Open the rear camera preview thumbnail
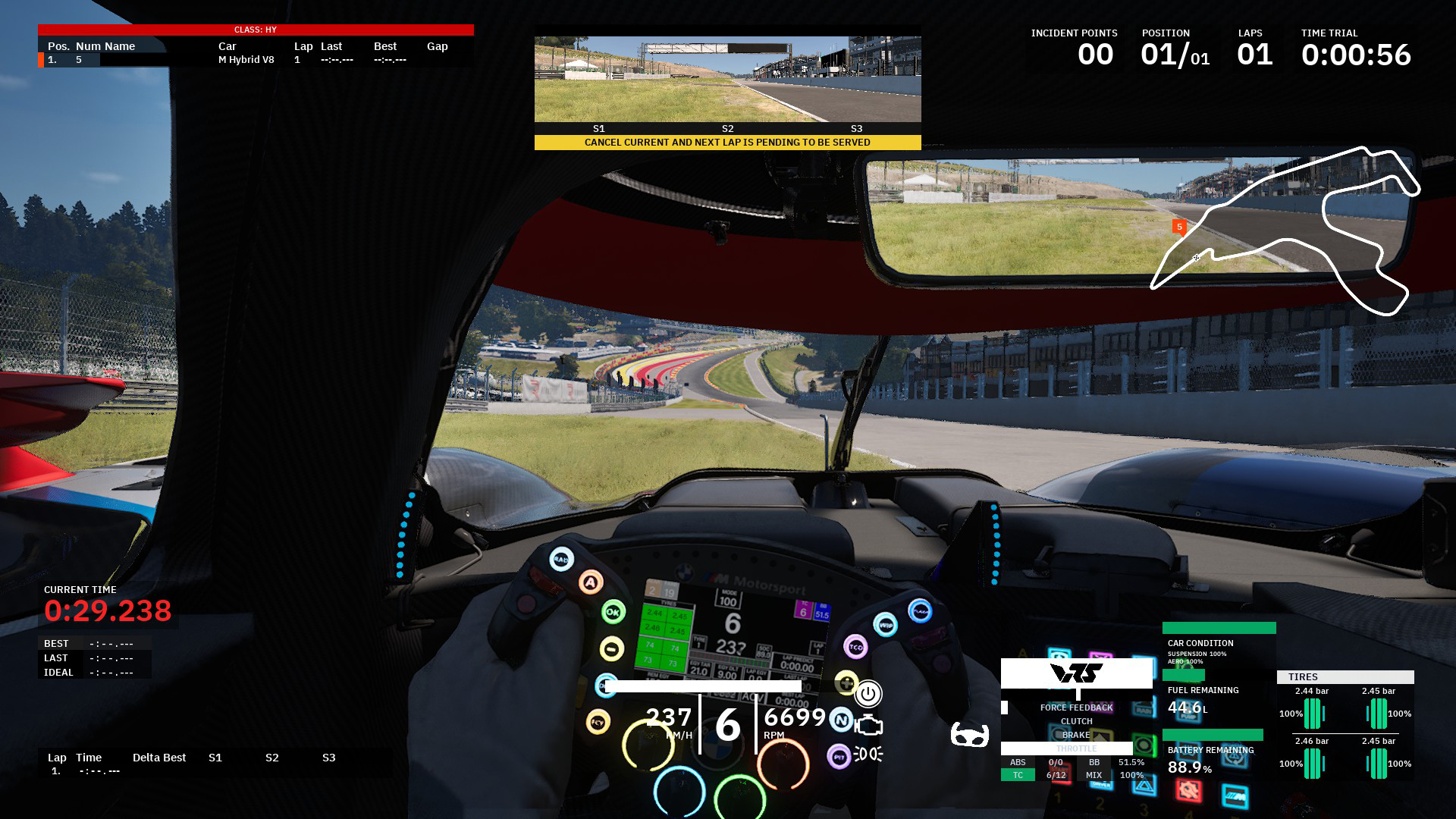This screenshot has width=1456, height=819. [x=727, y=79]
